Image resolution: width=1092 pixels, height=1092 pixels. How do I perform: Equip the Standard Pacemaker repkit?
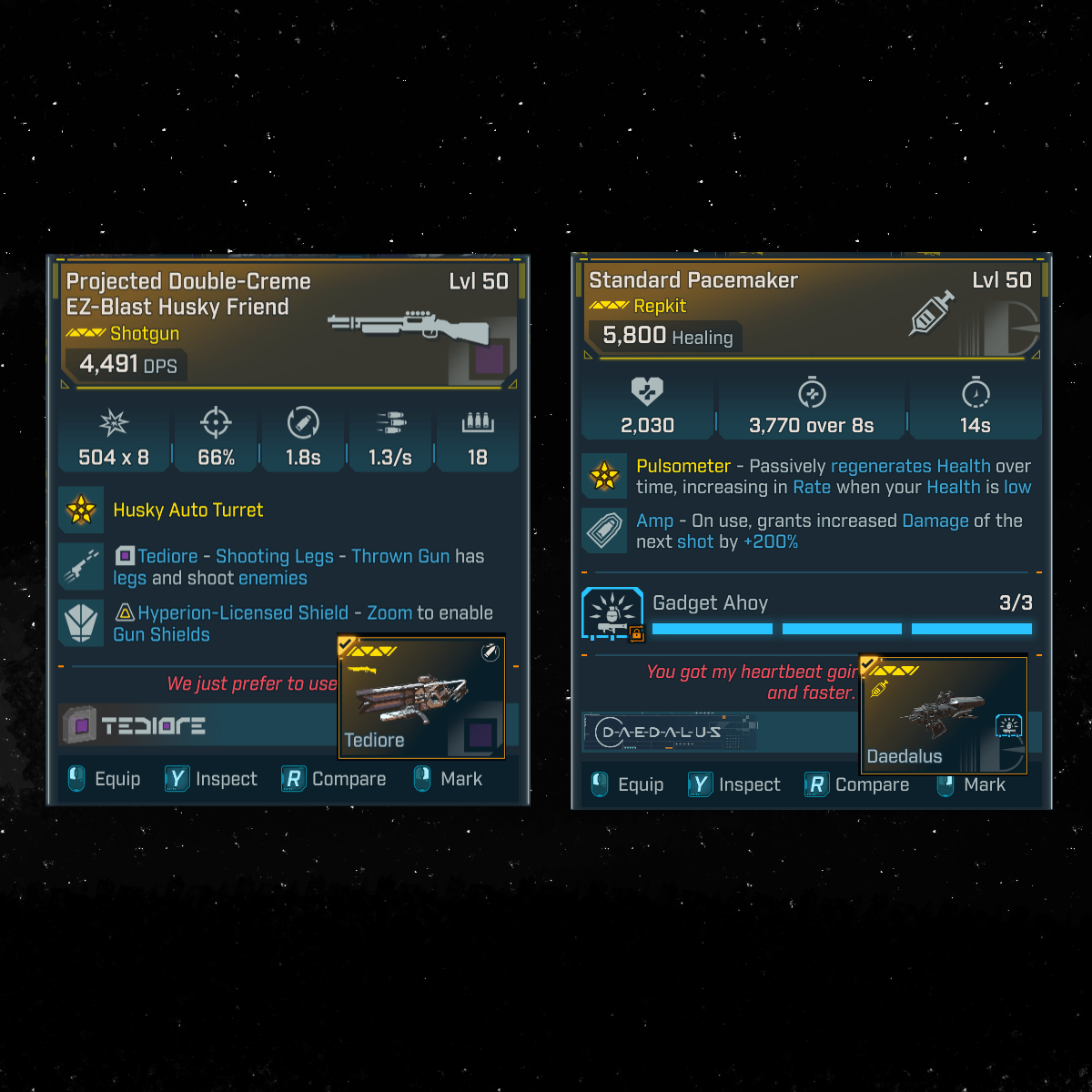tap(628, 784)
